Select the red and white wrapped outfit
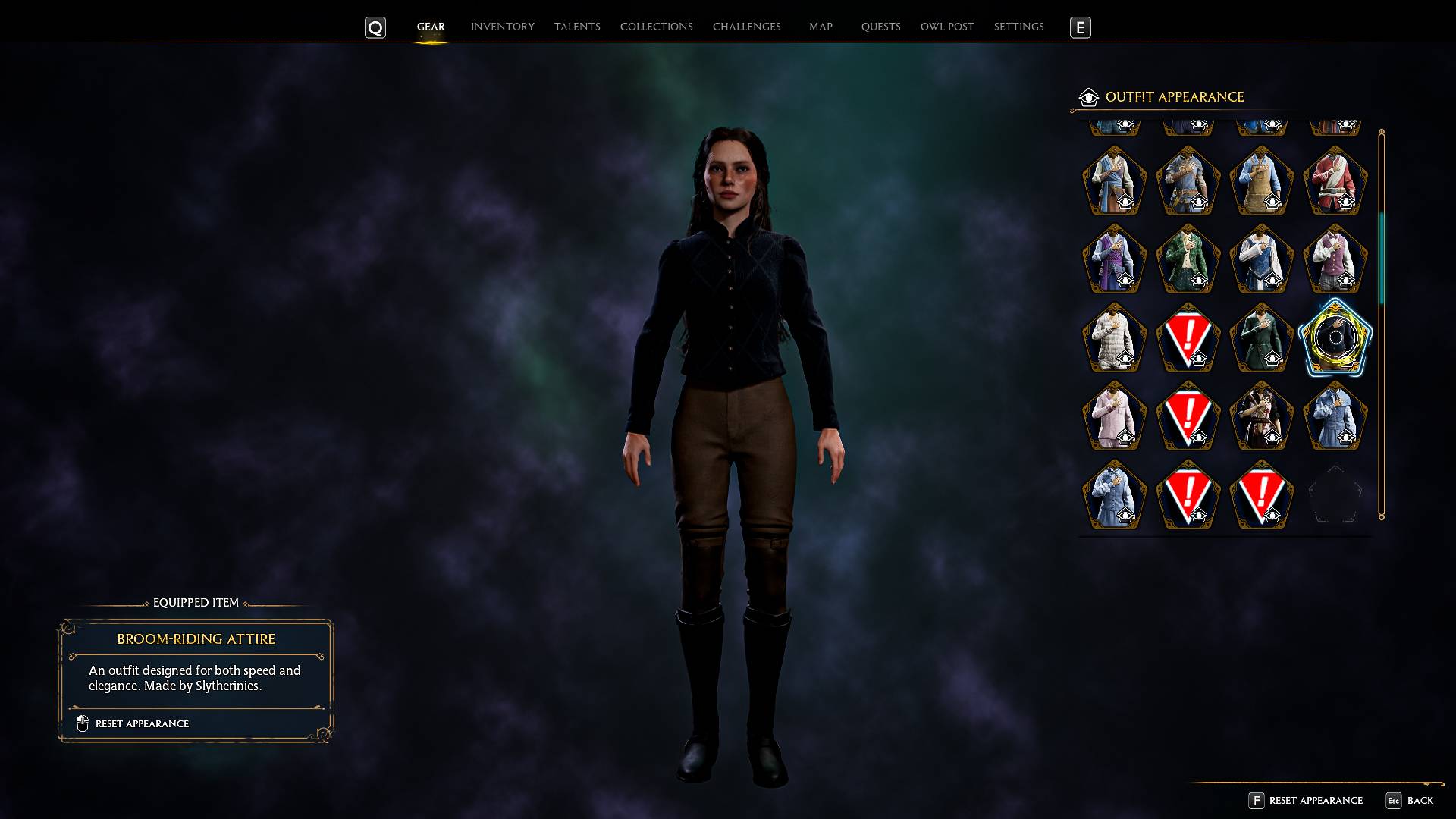1456x819 pixels. coord(1335,180)
